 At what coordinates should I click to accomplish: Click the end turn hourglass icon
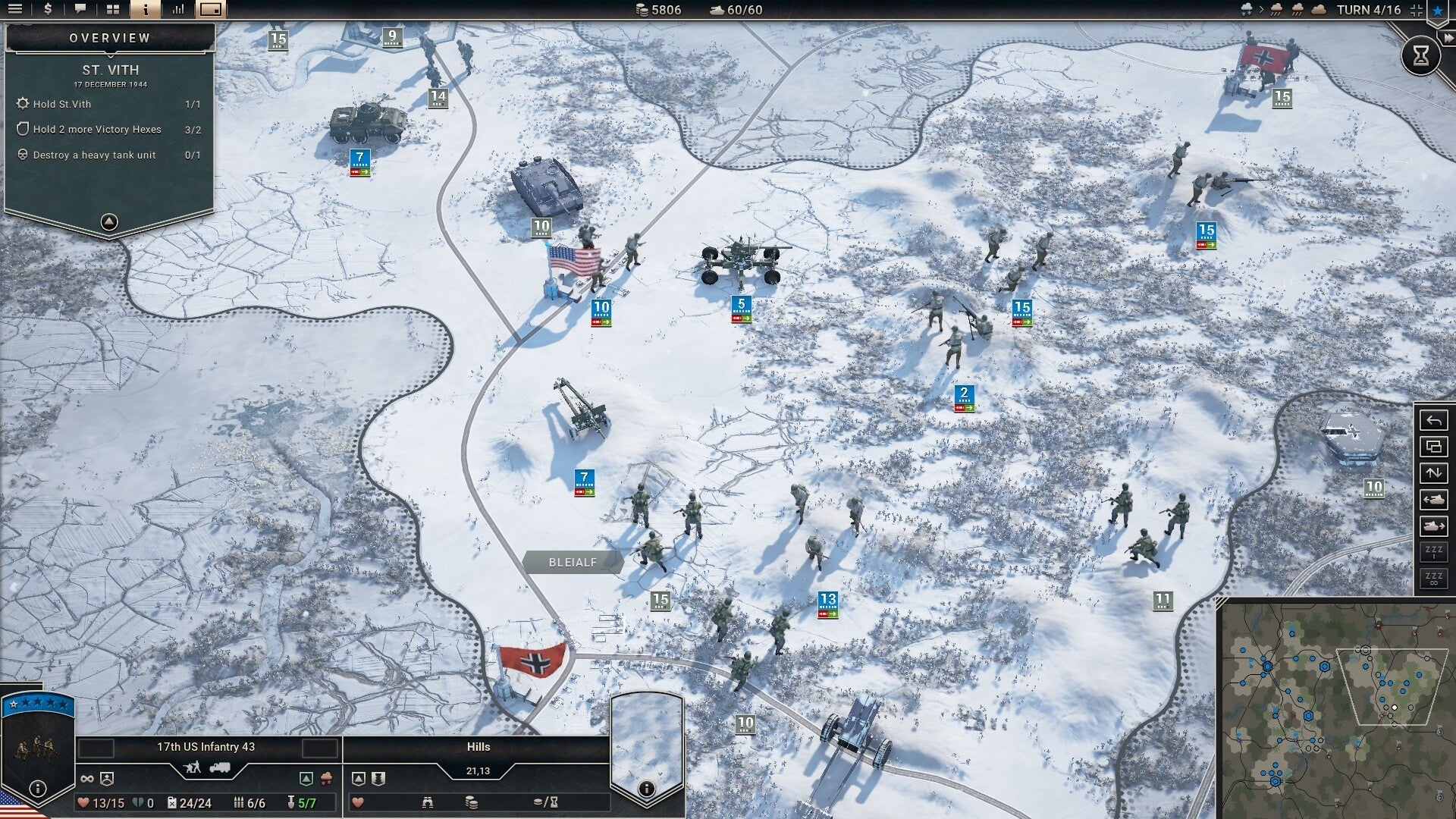coord(1421,55)
